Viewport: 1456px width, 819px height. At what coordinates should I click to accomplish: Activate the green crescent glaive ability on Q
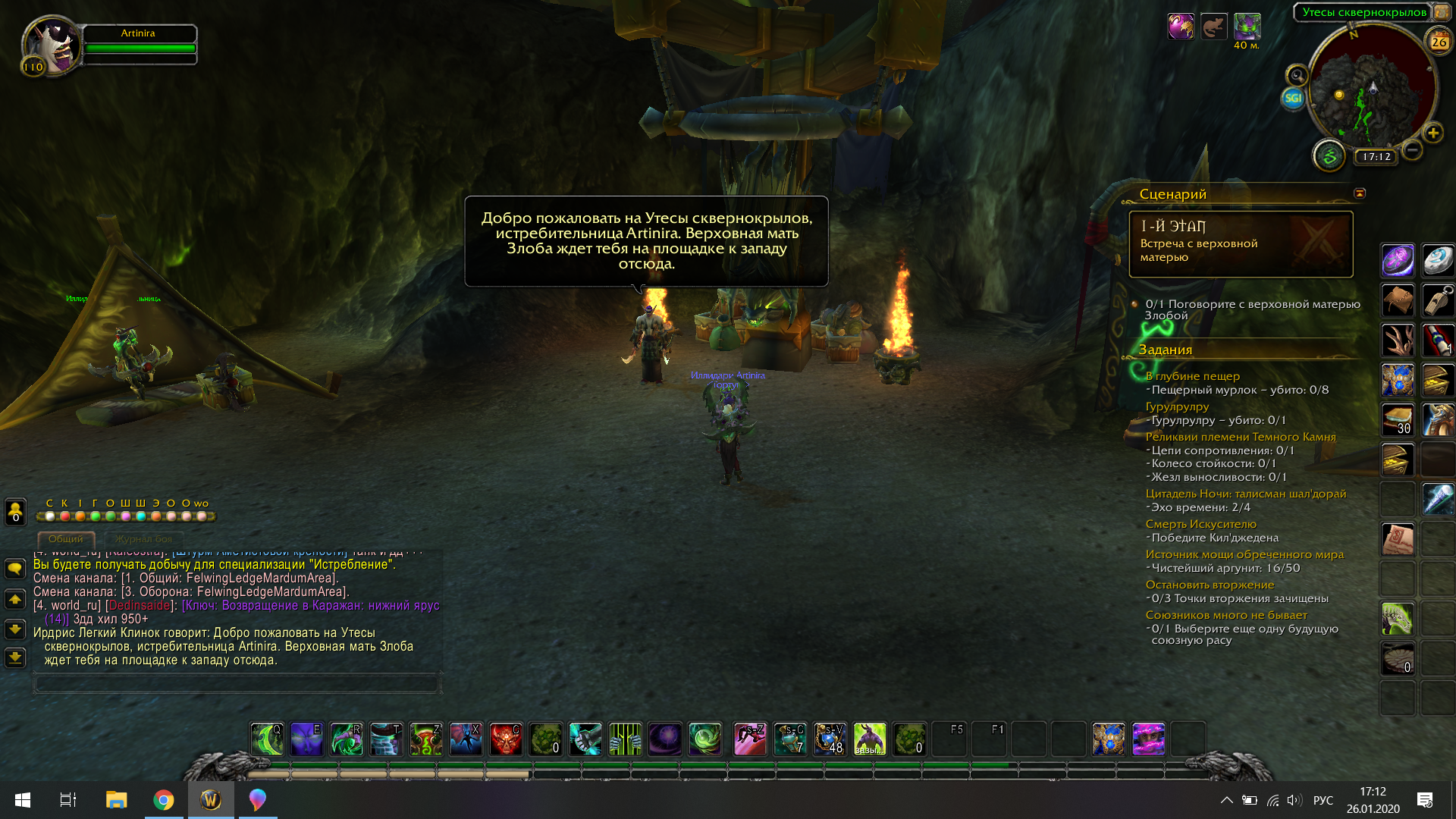pos(267,739)
